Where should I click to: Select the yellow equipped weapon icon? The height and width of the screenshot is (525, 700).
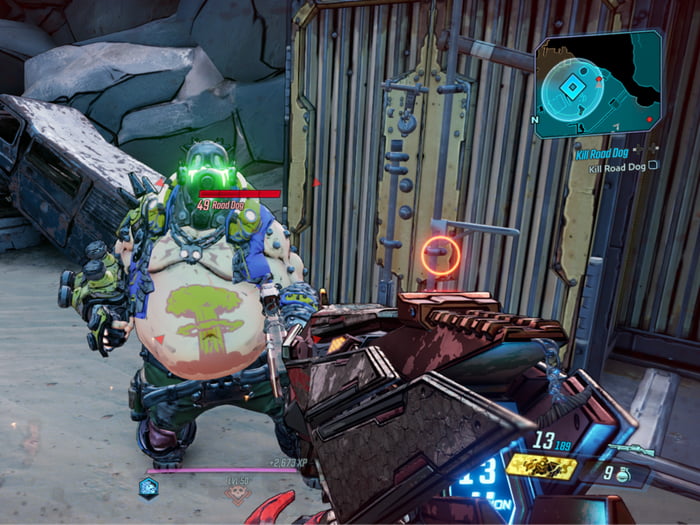(x=541, y=465)
